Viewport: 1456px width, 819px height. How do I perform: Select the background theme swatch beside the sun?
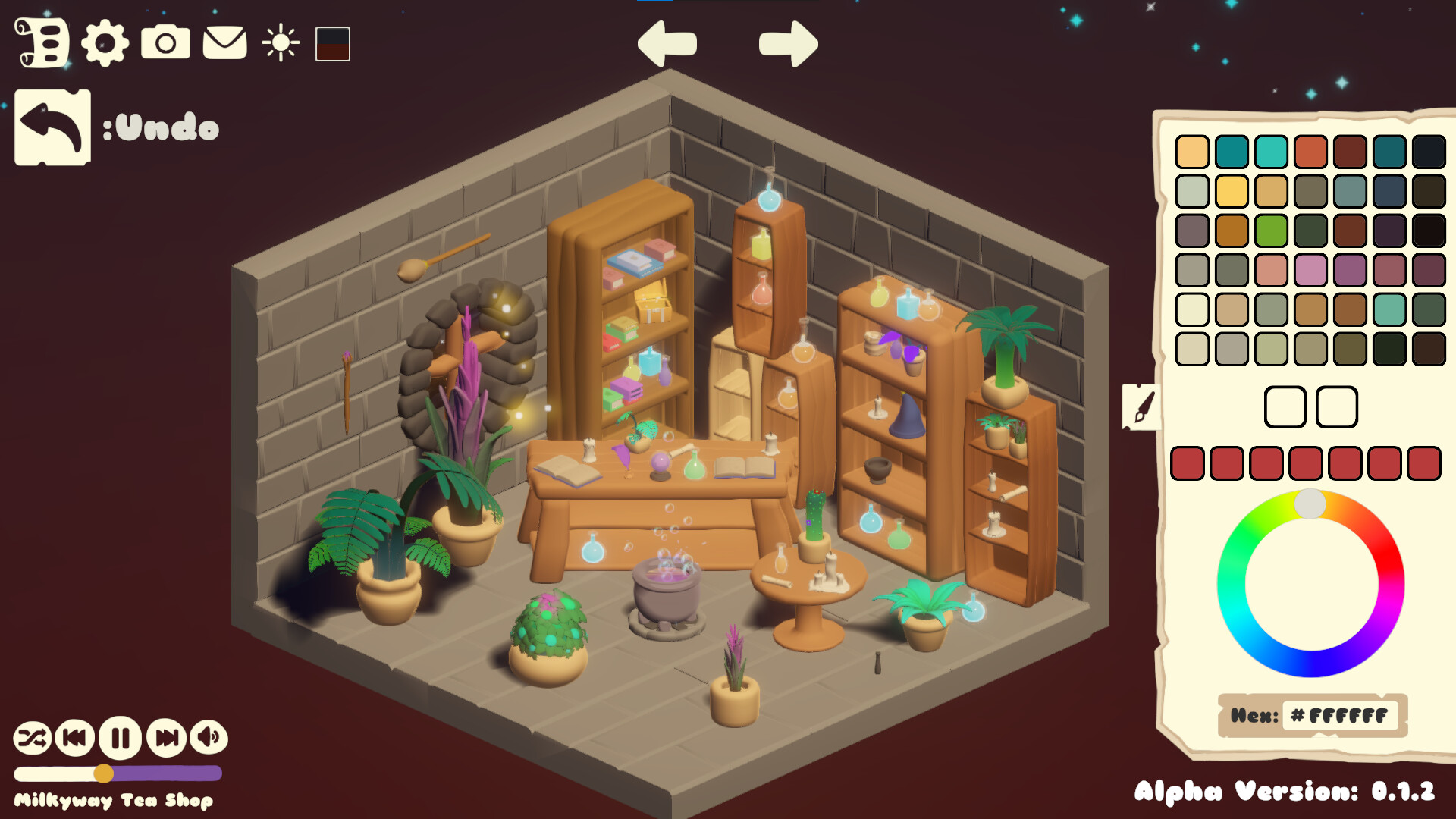[331, 44]
